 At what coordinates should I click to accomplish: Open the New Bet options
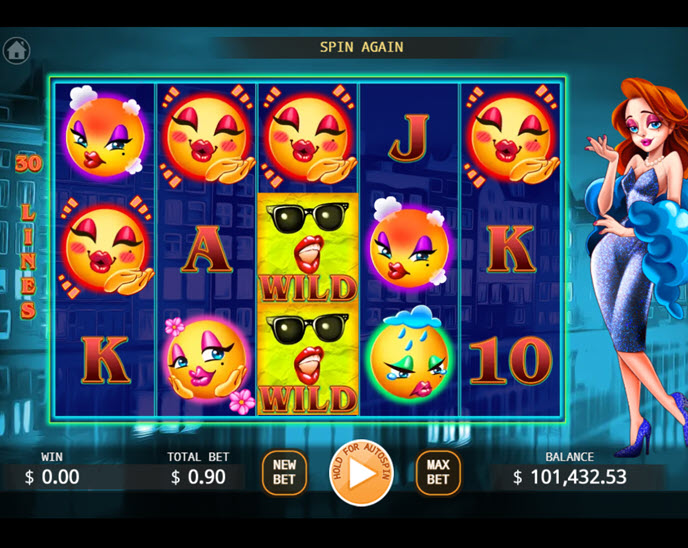284,472
